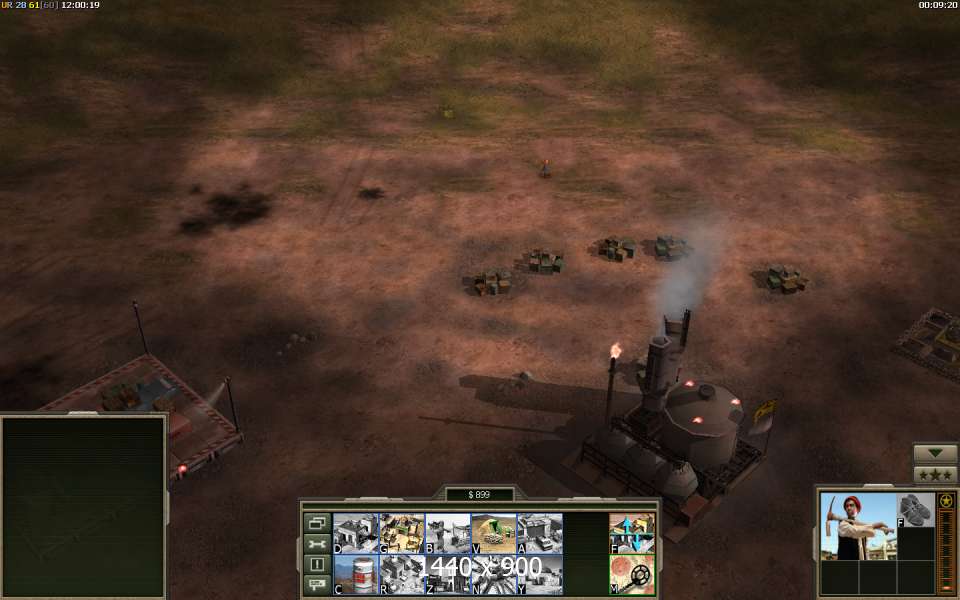Click the blue up-down arrows command (F)

(632, 533)
